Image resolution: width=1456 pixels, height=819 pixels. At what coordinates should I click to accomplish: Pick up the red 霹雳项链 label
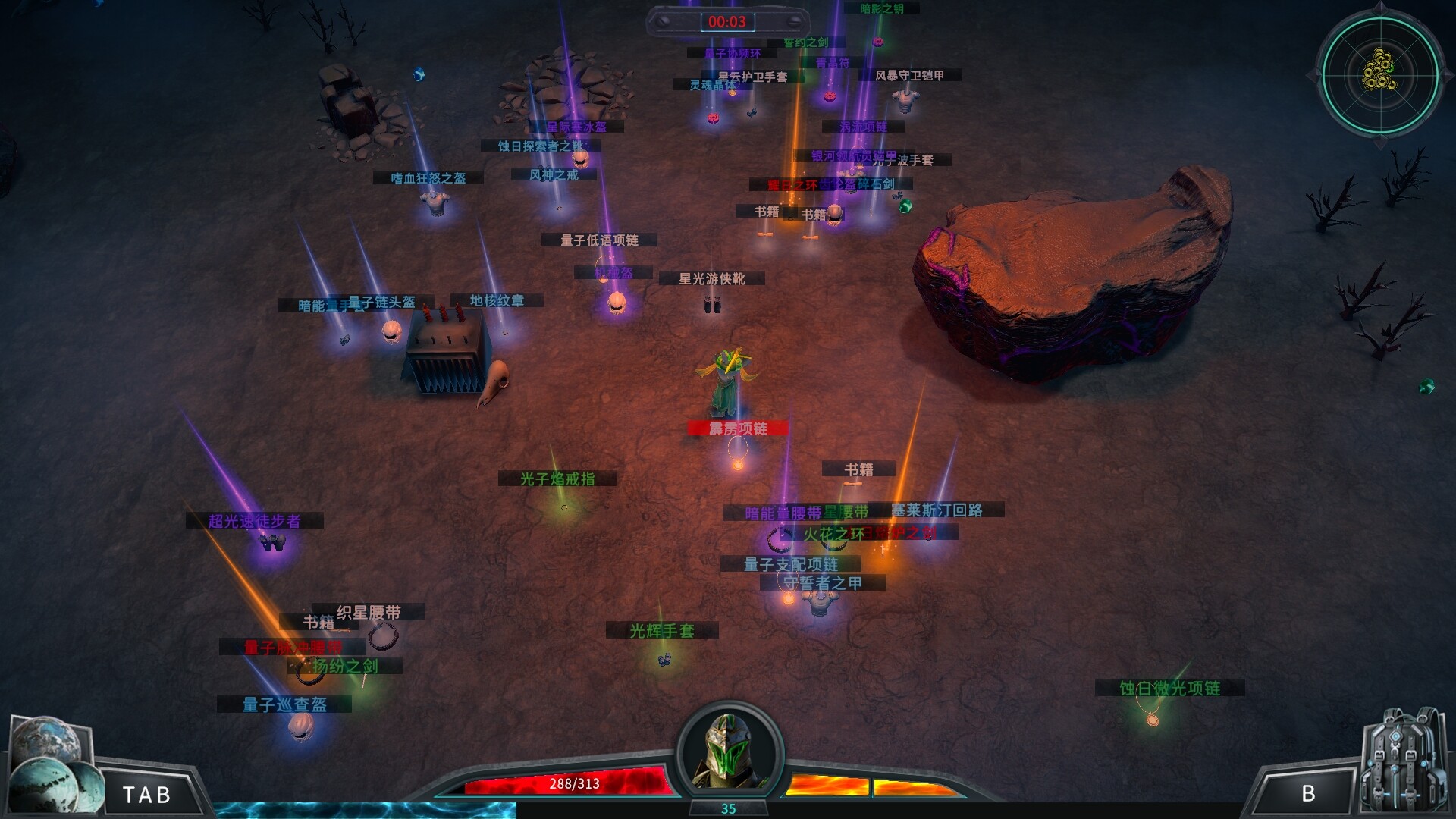click(738, 429)
